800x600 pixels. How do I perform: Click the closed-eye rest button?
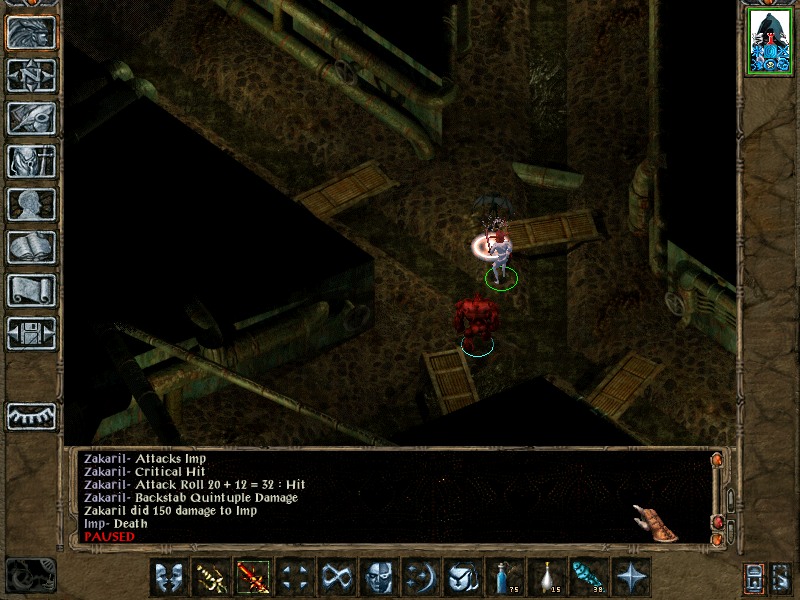[x=31, y=416]
